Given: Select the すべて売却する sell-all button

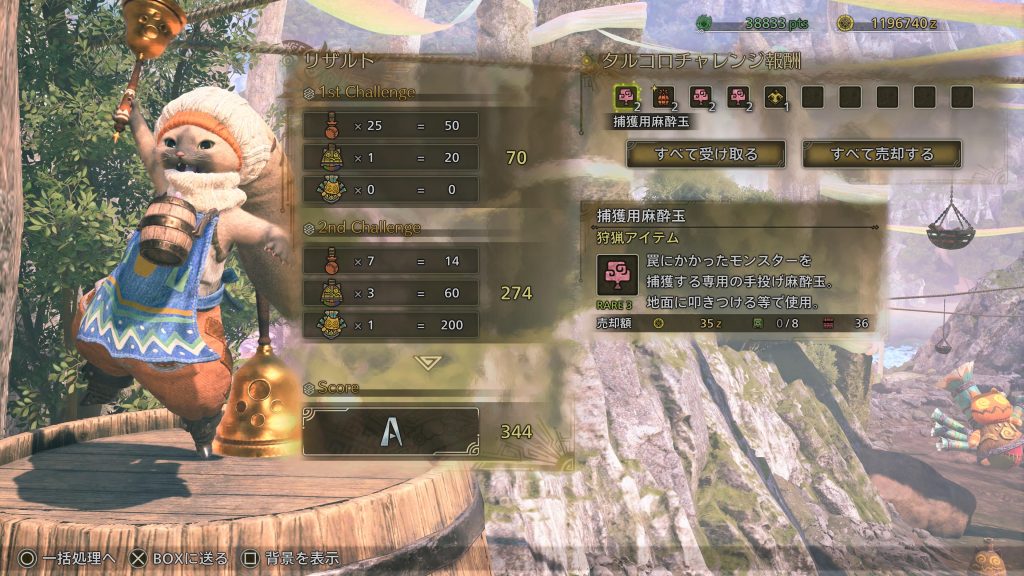Looking at the screenshot, I should pos(882,154).
